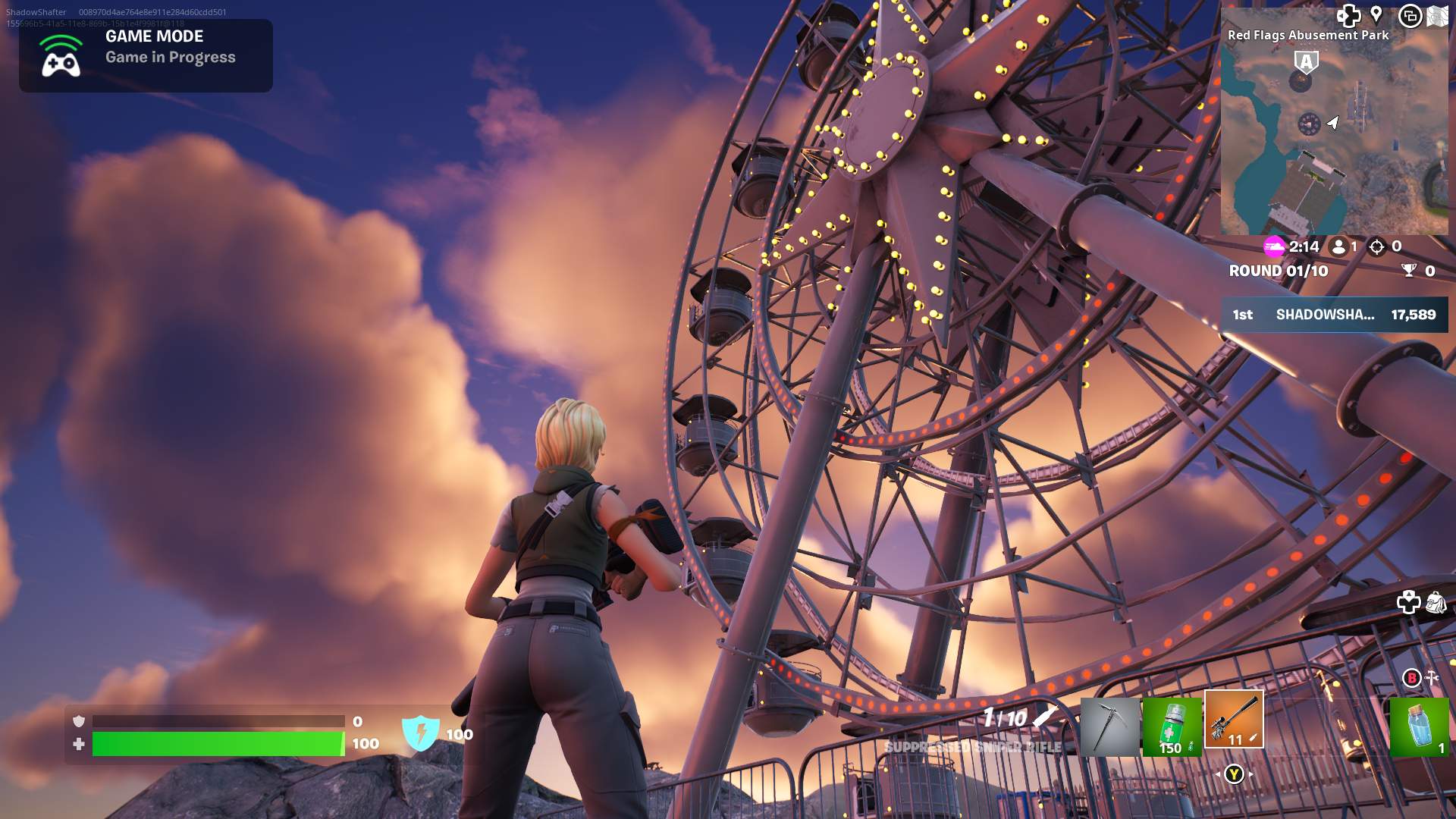Click the map marker pin icon
This screenshot has width=1456, height=819.
coord(1376,15)
